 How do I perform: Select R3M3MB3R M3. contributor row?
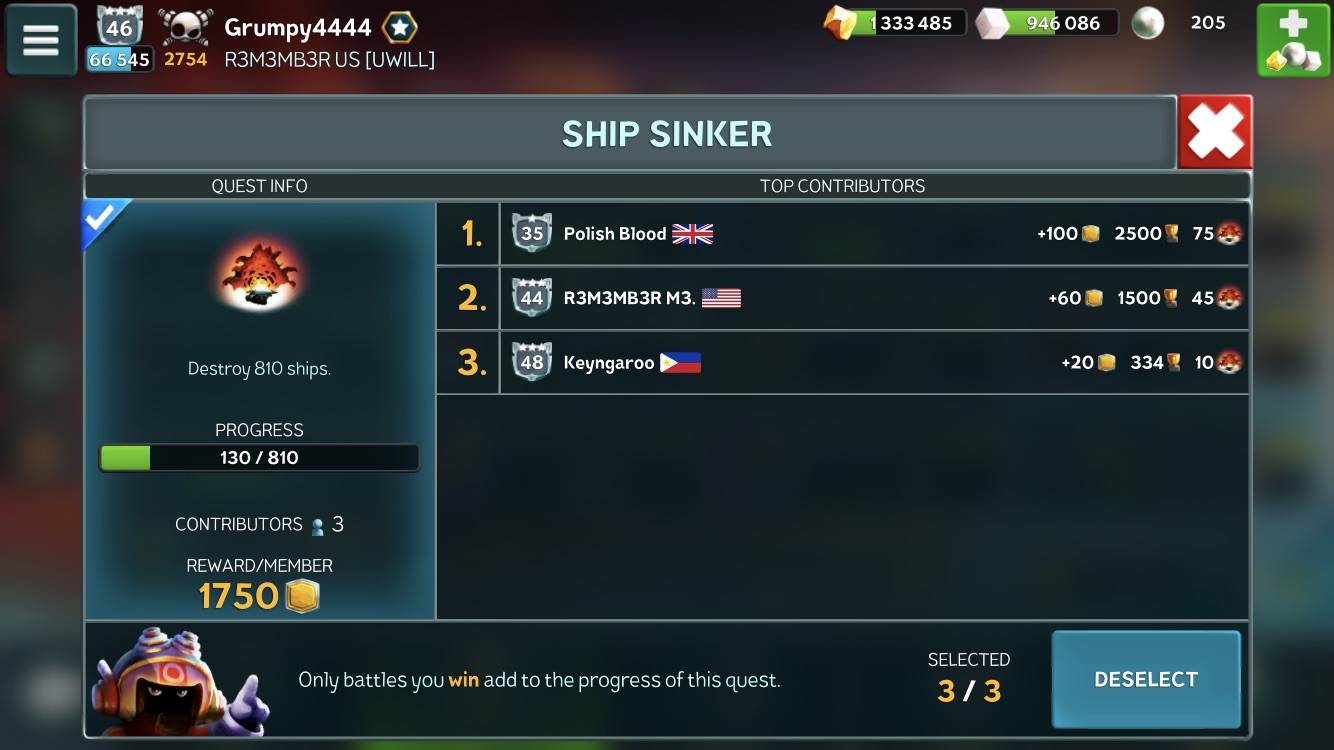click(x=843, y=298)
